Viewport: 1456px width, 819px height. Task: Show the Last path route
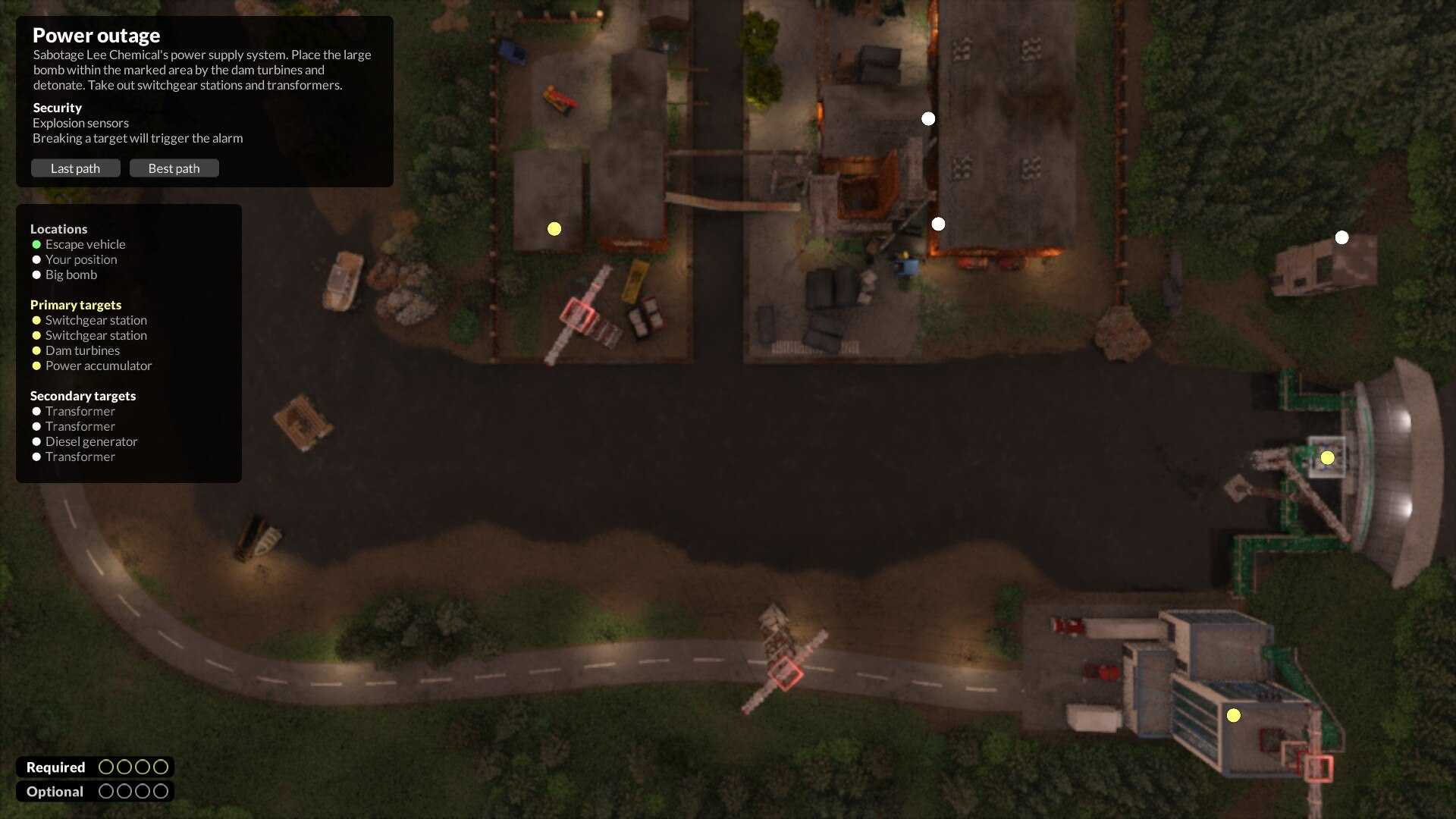(75, 168)
